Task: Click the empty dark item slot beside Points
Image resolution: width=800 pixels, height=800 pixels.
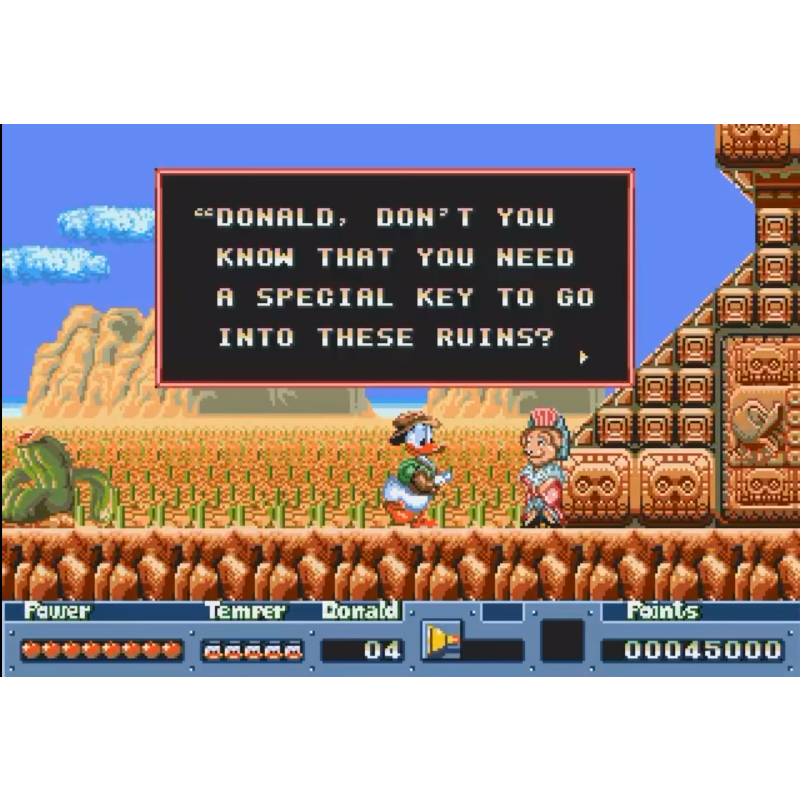Action: (562, 641)
